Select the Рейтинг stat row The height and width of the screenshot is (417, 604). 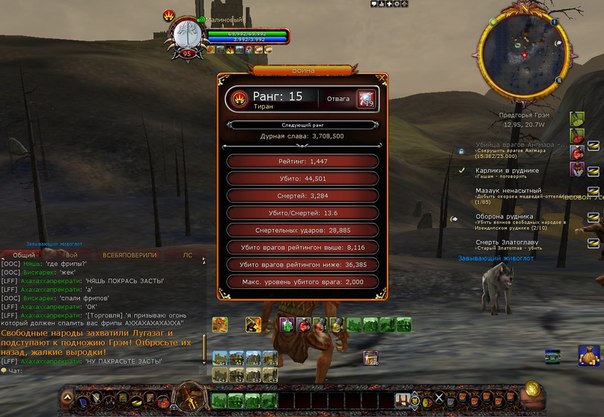point(303,160)
